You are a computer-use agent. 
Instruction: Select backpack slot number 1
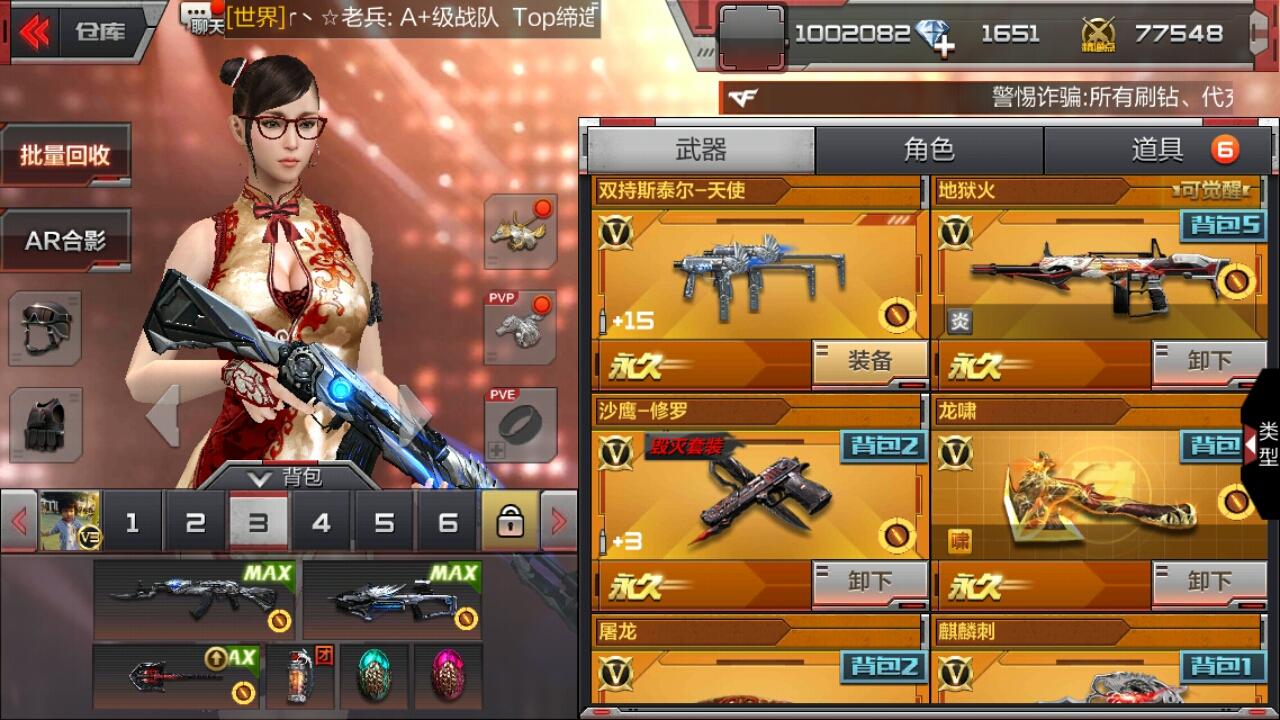point(132,521)
